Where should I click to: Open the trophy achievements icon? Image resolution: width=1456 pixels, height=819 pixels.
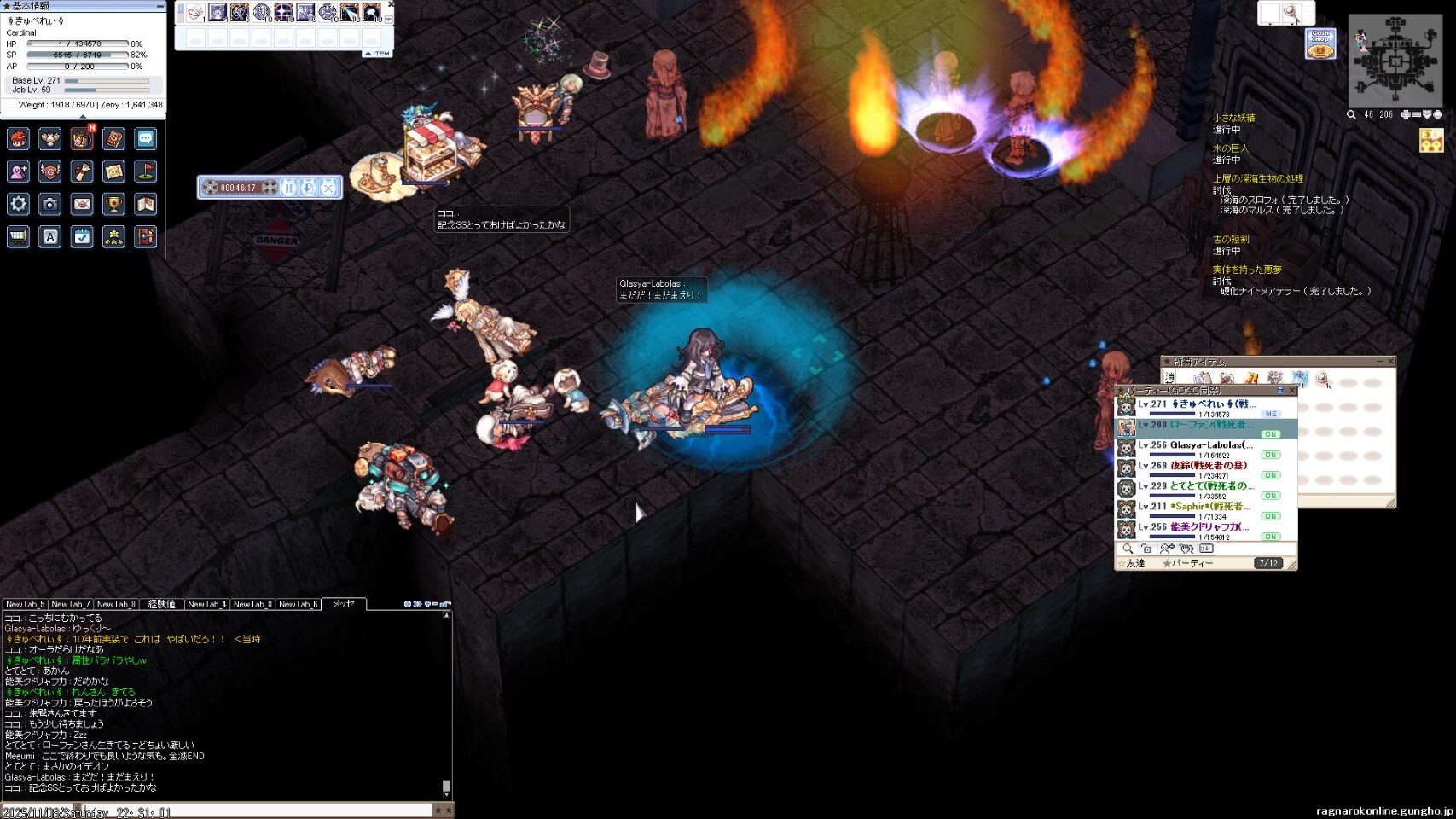113,204
